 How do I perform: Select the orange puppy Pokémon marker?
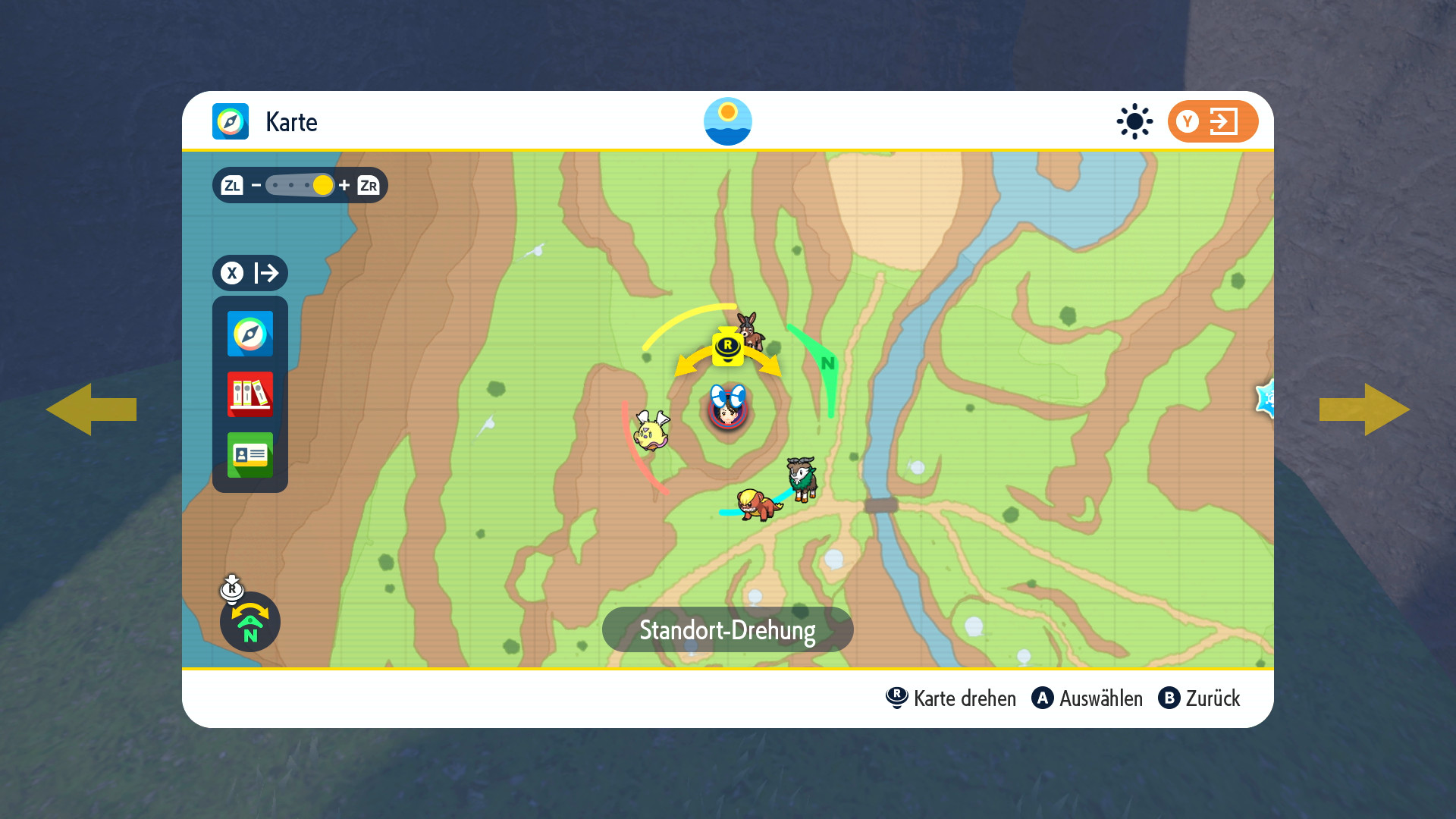758,504
